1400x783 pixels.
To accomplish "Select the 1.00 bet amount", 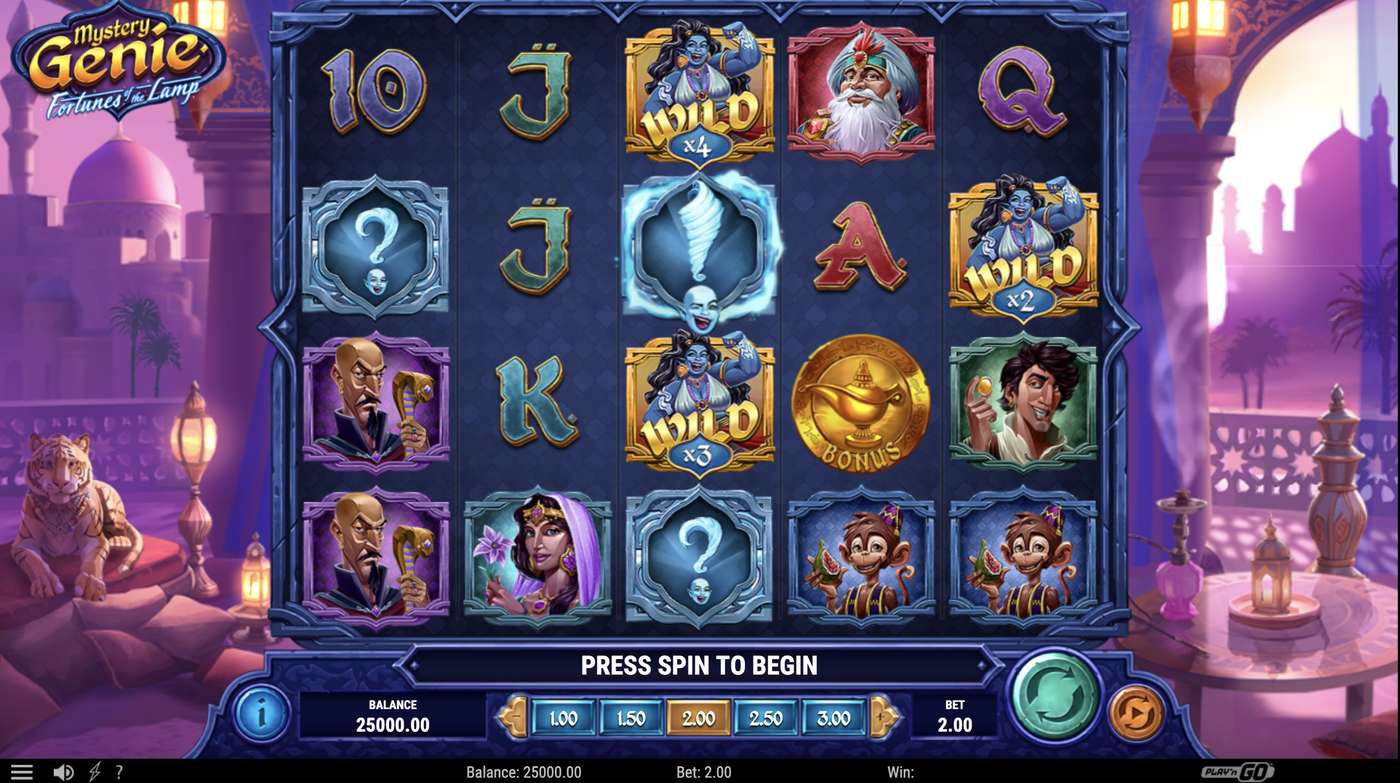I will coord(564,717).
